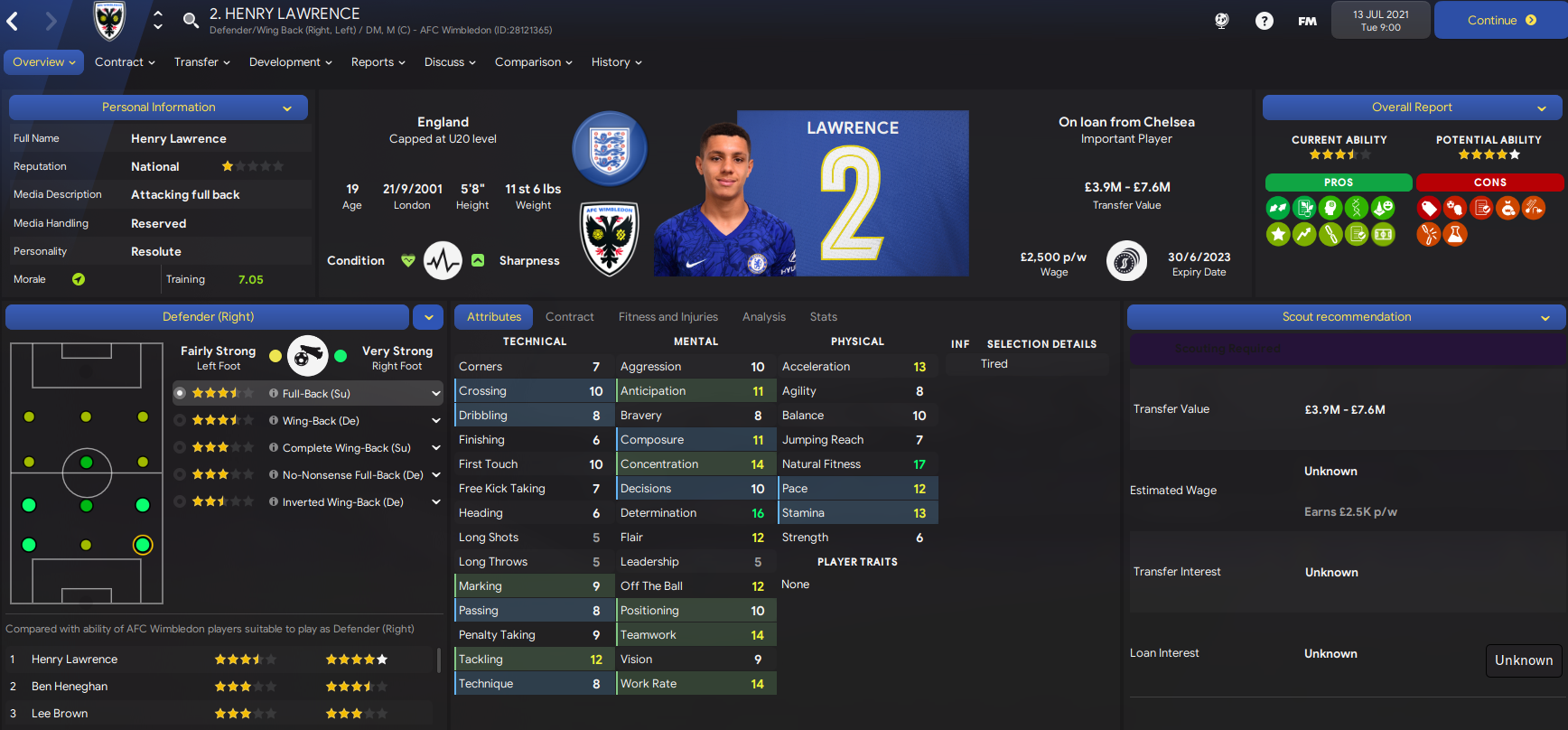This screenshot has width=1568, height=730.
Task: Collapse the Personal Information panel
Action: (287, 107)
